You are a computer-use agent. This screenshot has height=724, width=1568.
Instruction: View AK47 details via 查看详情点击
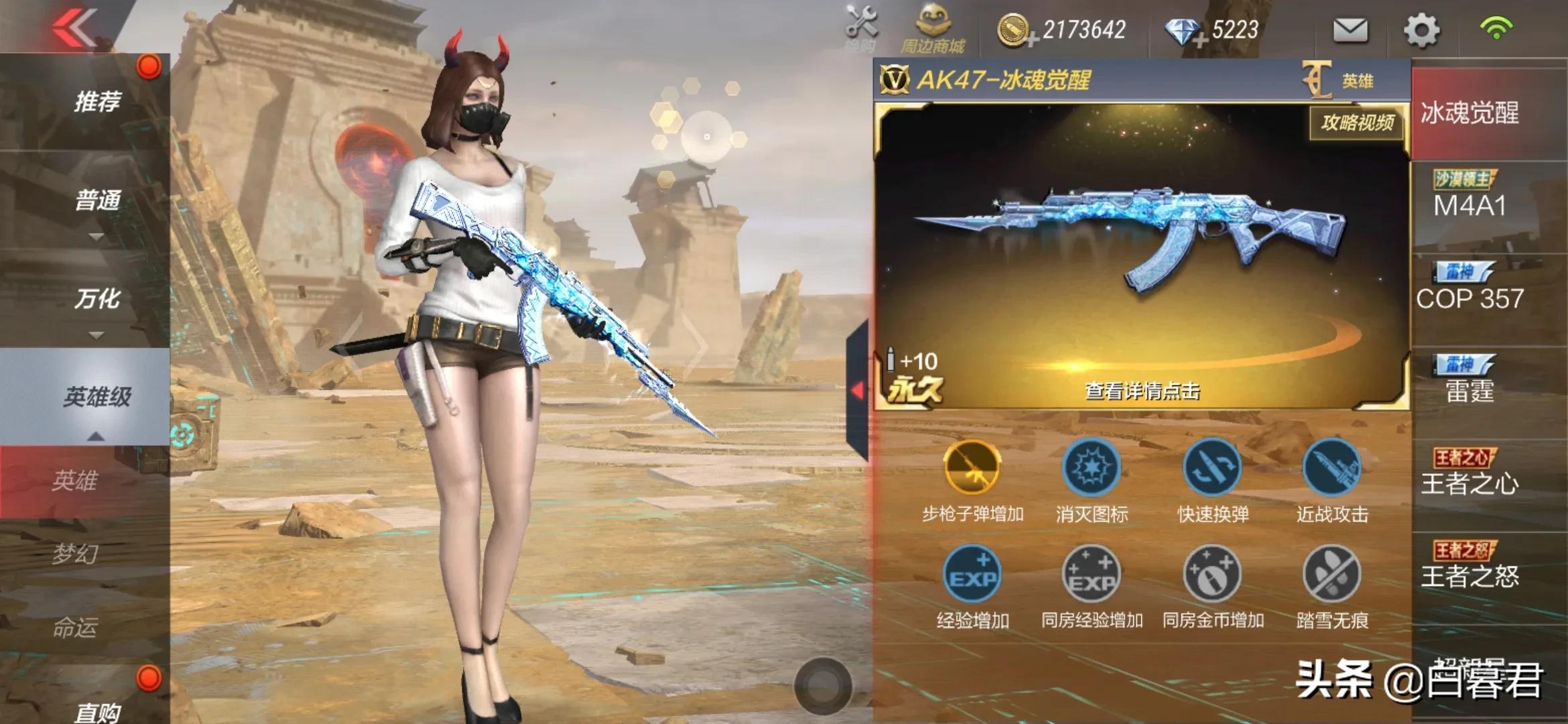point(1142,391)
